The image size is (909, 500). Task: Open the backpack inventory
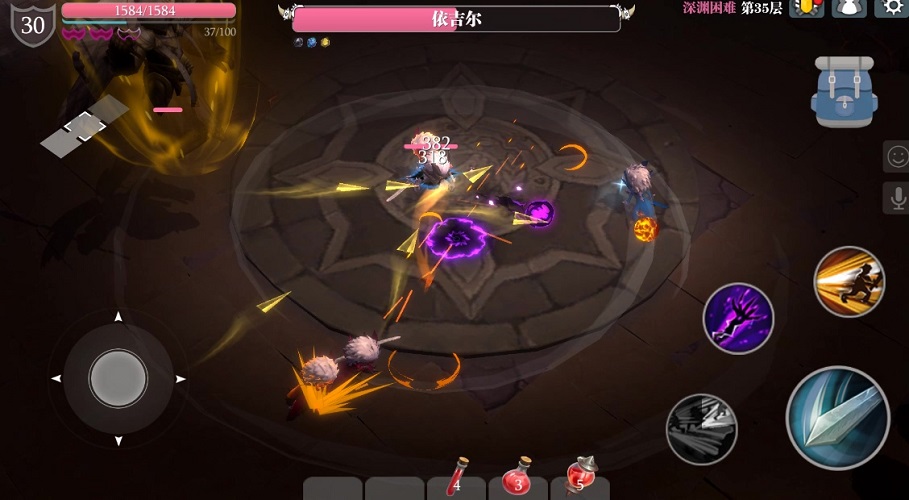pyautogui.click(x=845, y=91)
